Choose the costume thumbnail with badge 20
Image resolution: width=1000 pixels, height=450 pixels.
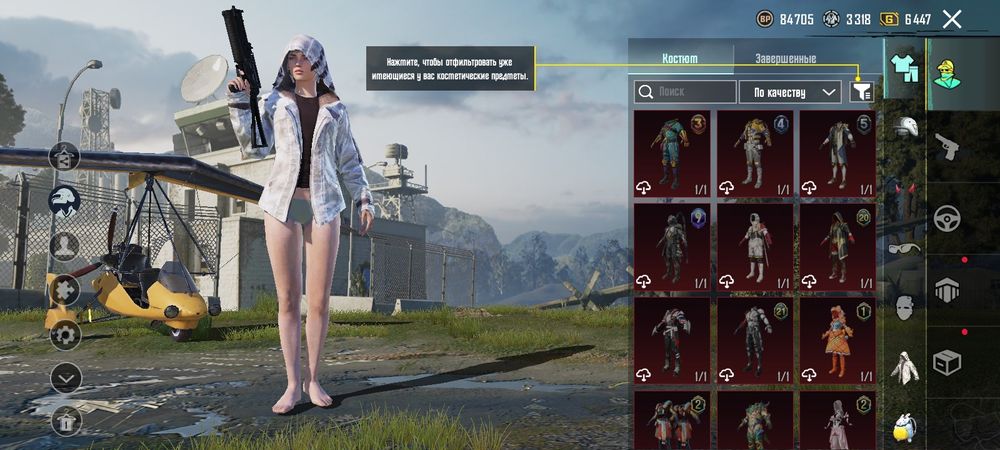pos(837,248)
